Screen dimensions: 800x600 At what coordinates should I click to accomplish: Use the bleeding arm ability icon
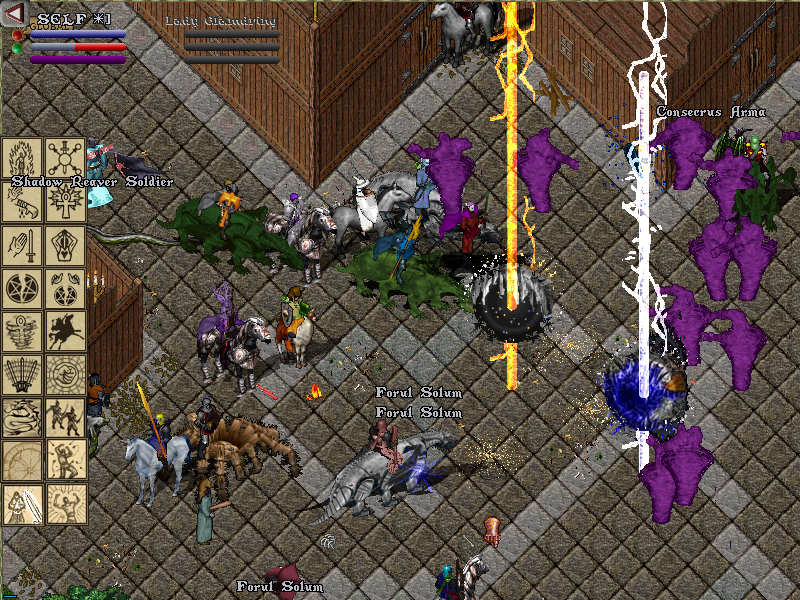(x=22, y=200)
